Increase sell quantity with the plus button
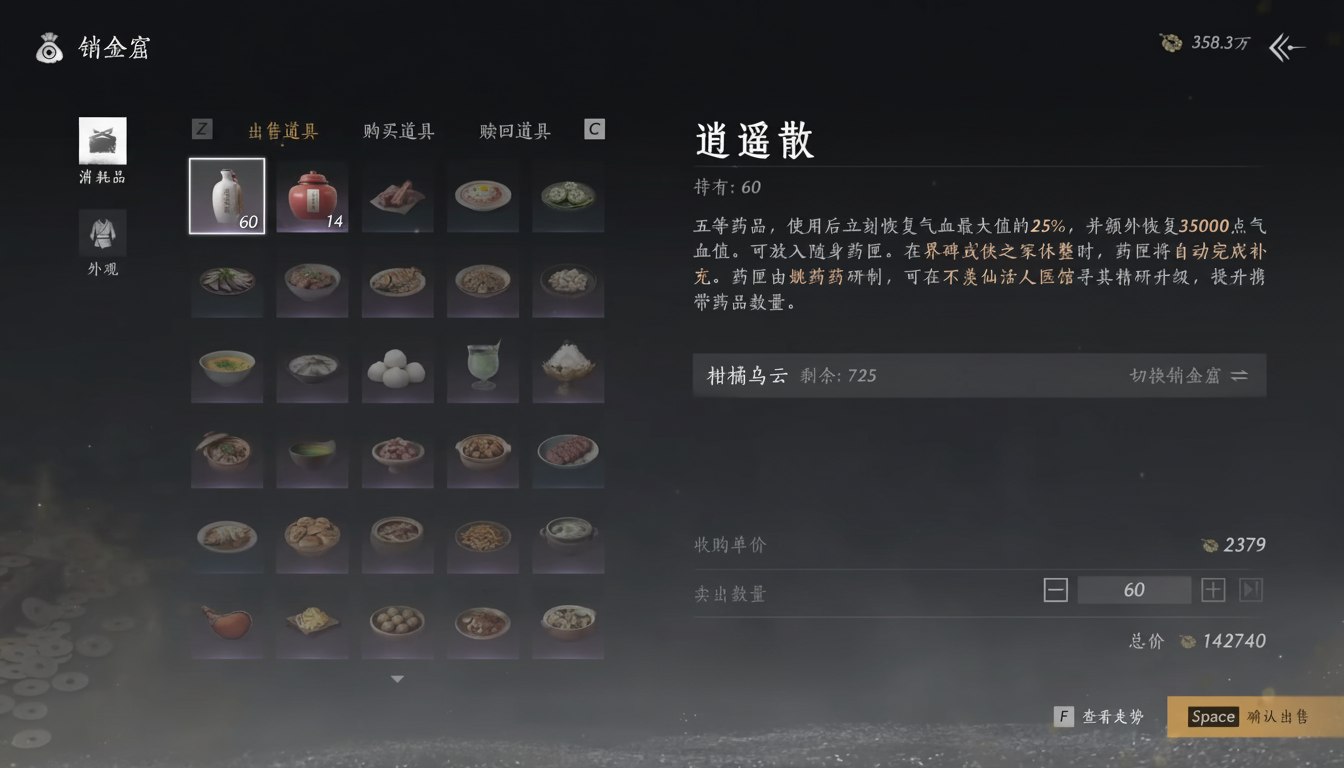The width and height of the screenshot is (1344, 768). [1212, 590]
